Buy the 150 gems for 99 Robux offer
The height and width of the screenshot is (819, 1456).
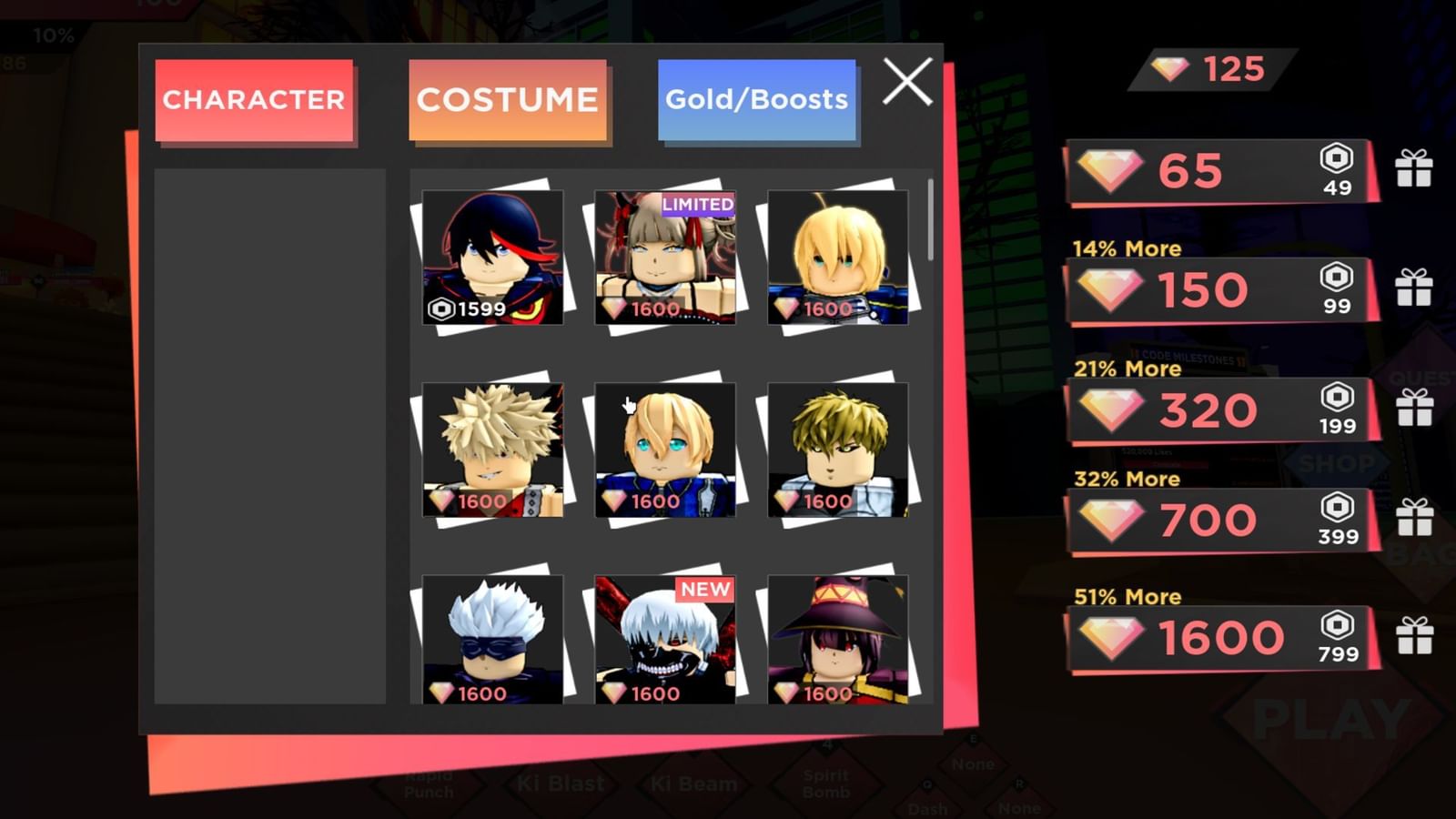1219,289
